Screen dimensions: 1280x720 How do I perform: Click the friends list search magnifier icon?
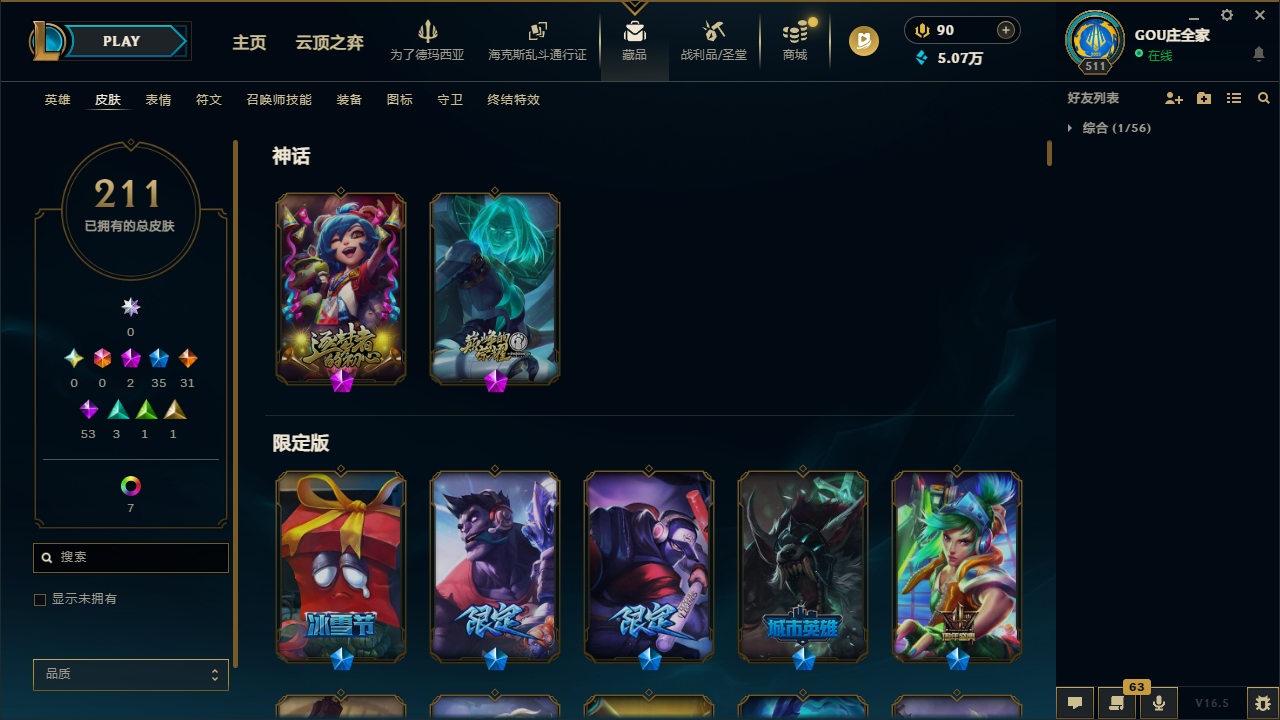point(1263,98)
